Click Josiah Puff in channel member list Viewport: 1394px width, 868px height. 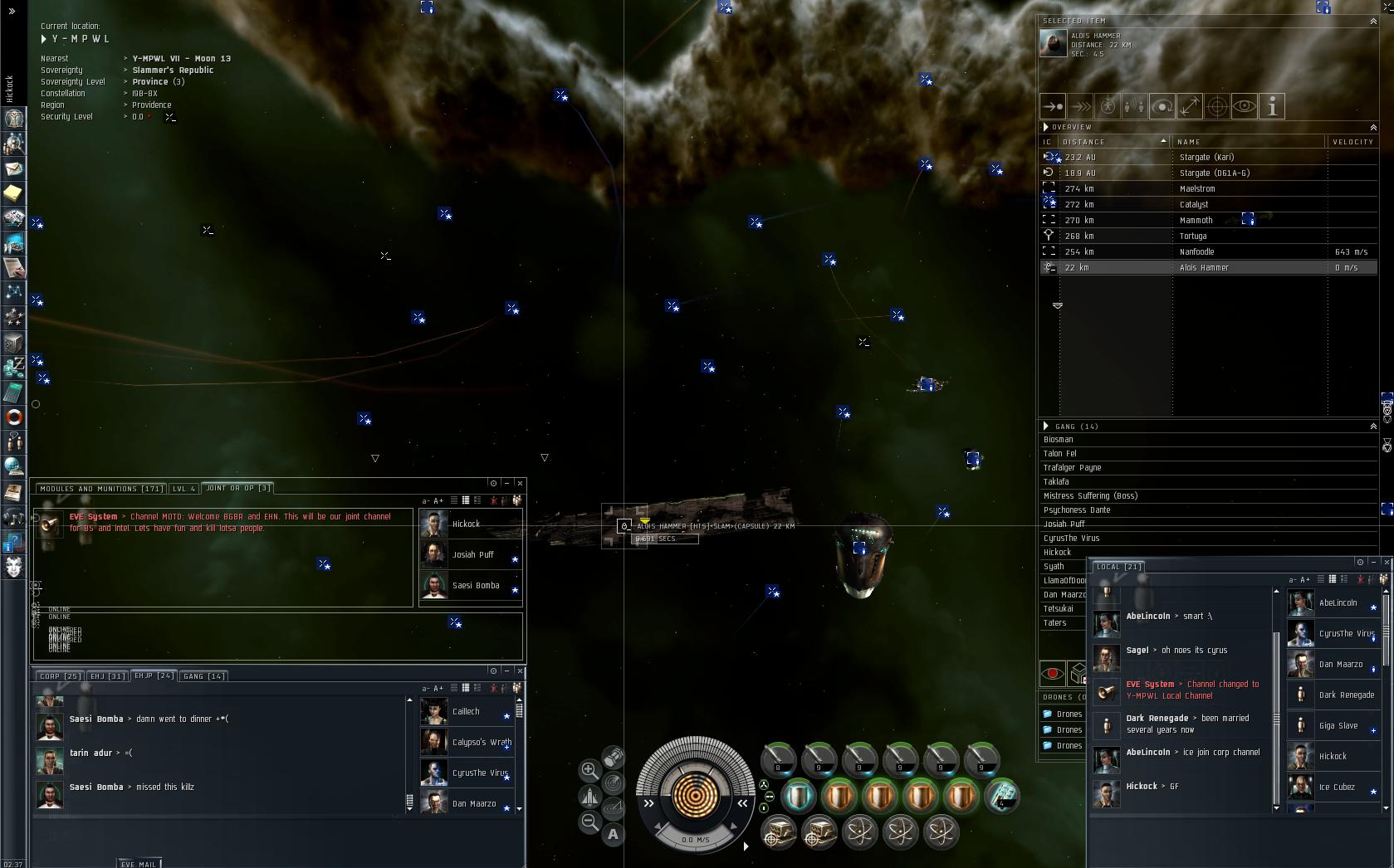click(472, 555)
